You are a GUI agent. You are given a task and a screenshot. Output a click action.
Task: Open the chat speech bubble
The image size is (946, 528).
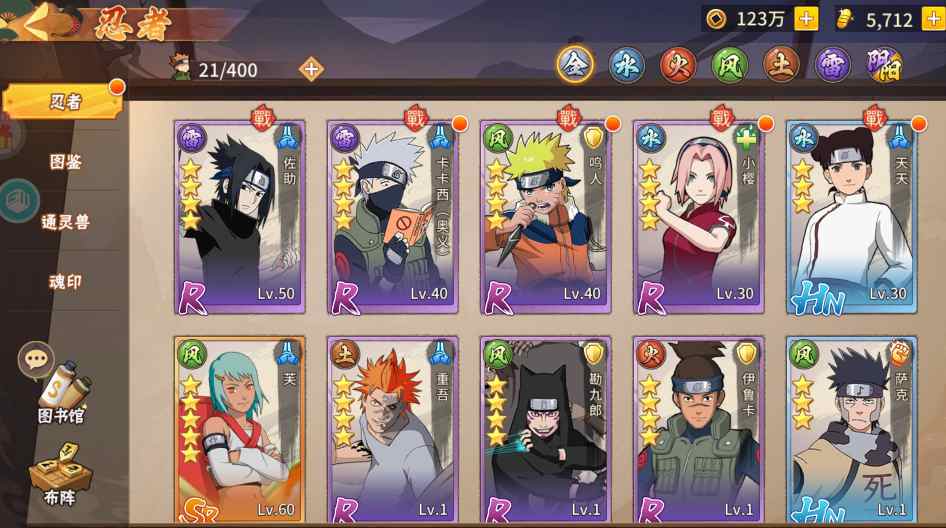(36, 359)
